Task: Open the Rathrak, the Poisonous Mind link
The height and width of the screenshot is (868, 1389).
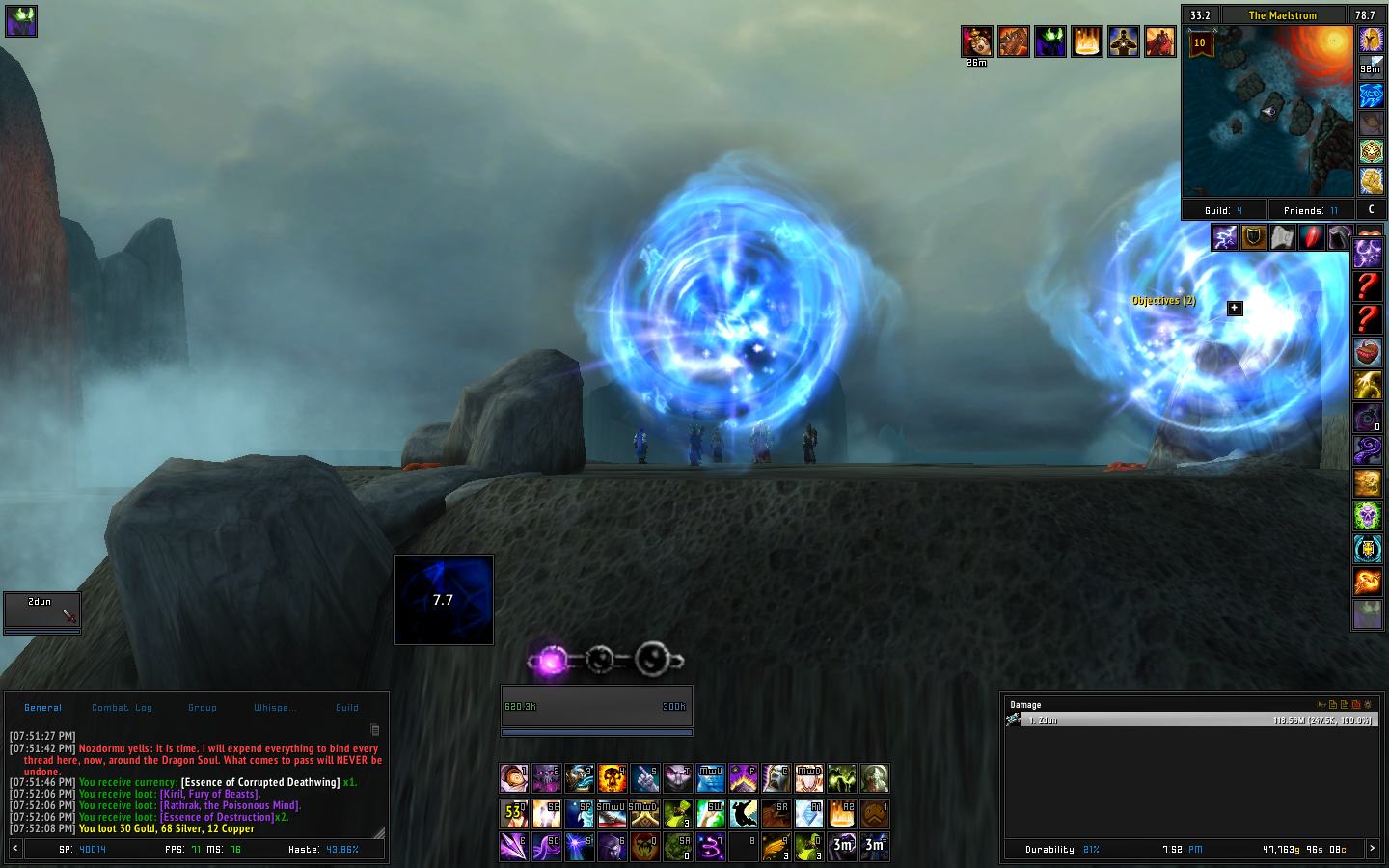Action: tap(231, 806)
